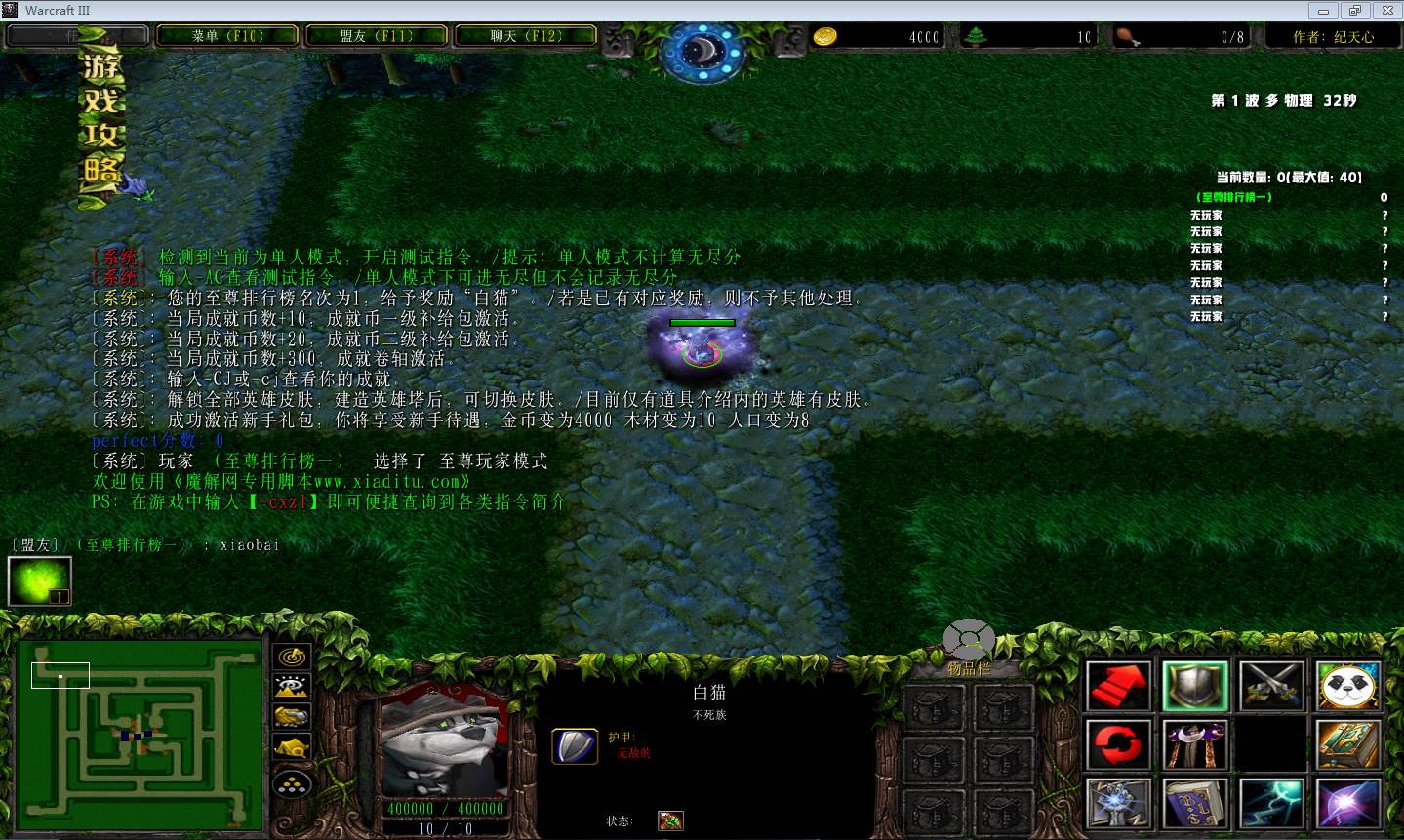Viewport: 1404px width, 840px height.
Task: Click the 游戏攻略 game guide banner
Action: (101, 119)
